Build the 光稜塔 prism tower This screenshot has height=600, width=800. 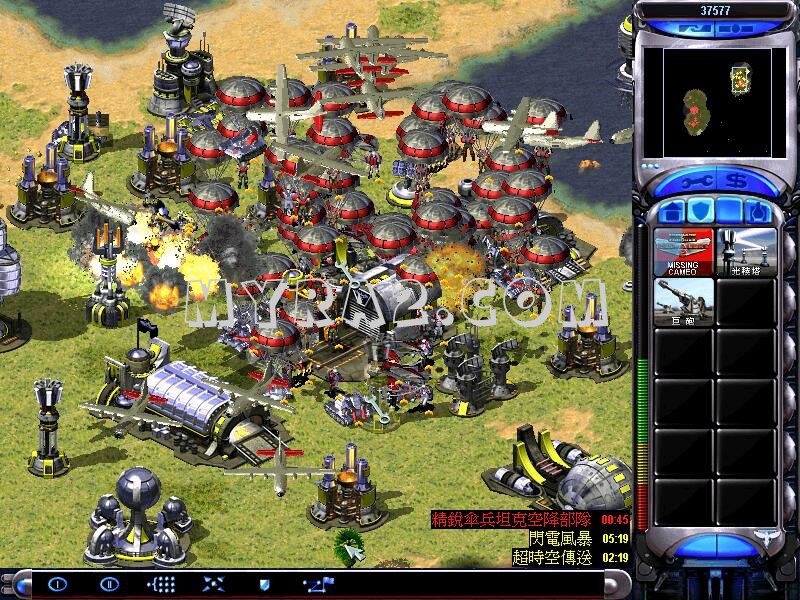pos(746,251)
